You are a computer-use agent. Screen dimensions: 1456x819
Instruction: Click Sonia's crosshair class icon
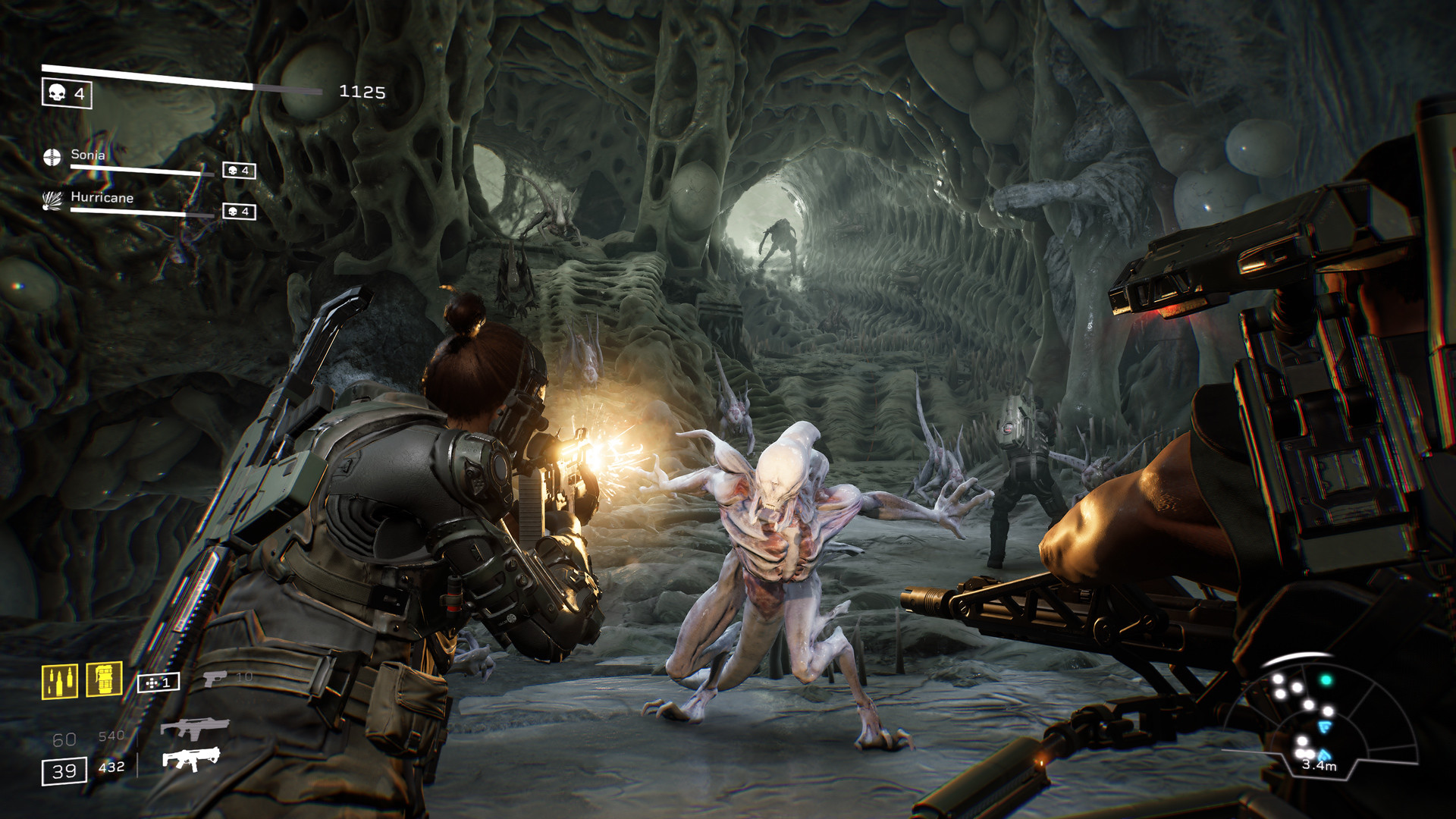click(52, 156)
